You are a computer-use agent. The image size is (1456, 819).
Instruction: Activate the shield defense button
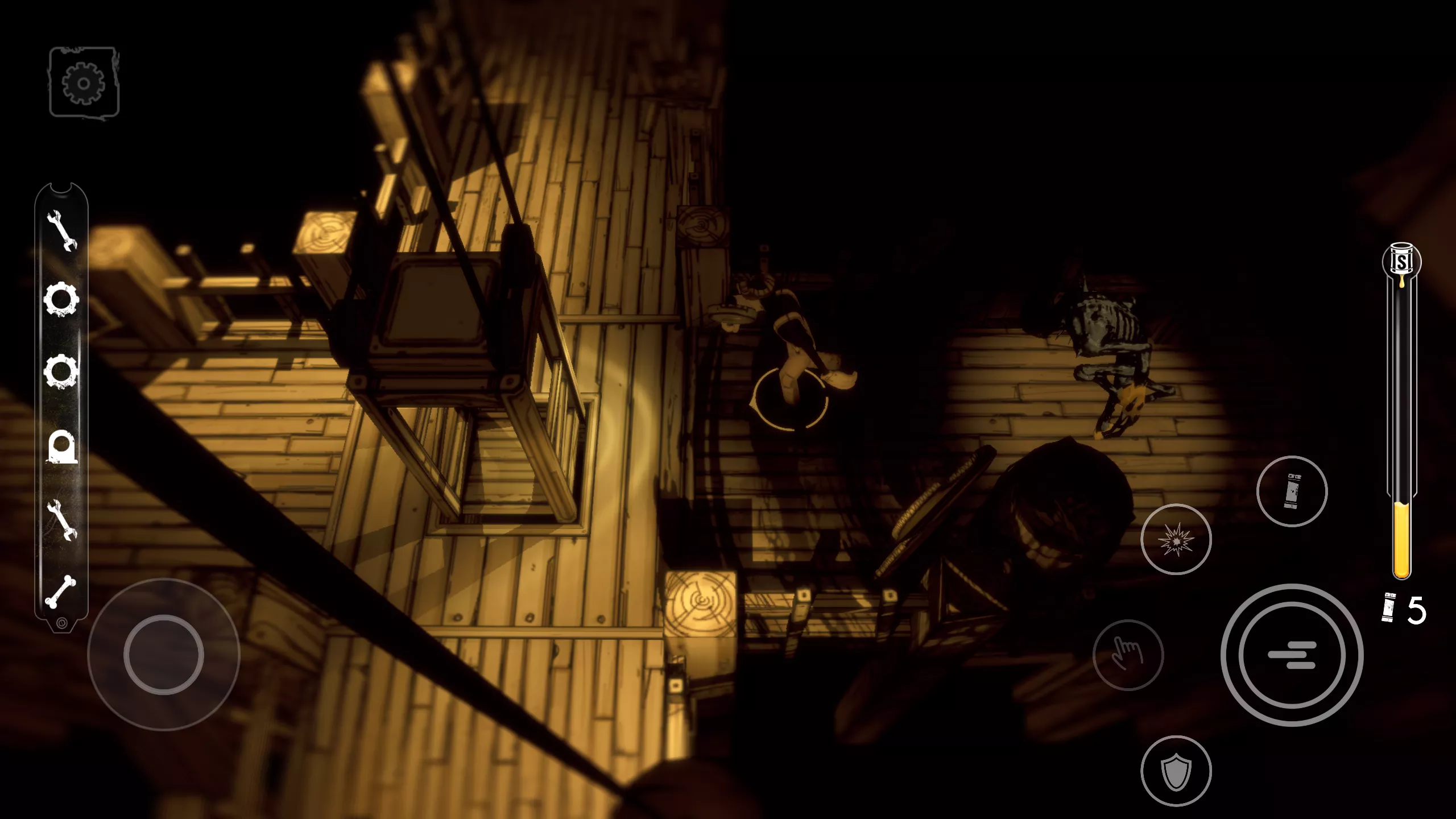tap(1176, 771)
